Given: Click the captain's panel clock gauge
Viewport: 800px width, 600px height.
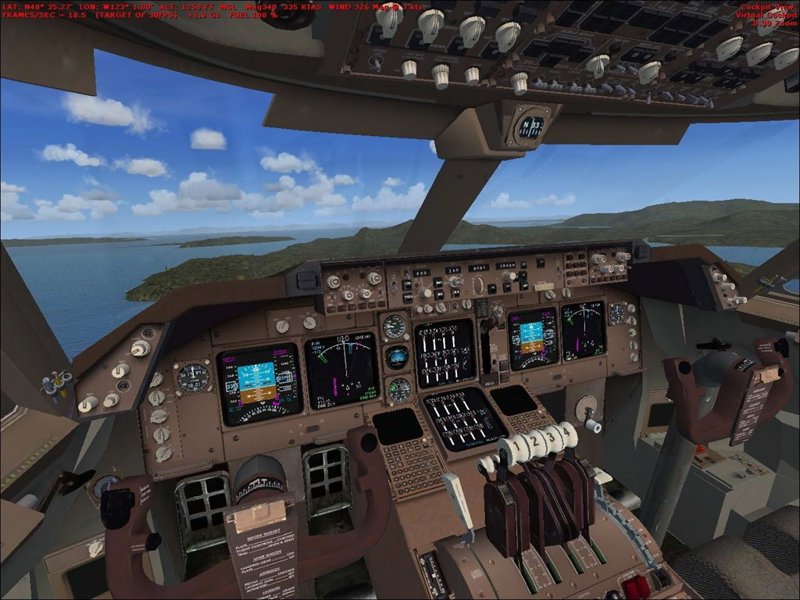Looking at the screenshot, I should point(193,377).
